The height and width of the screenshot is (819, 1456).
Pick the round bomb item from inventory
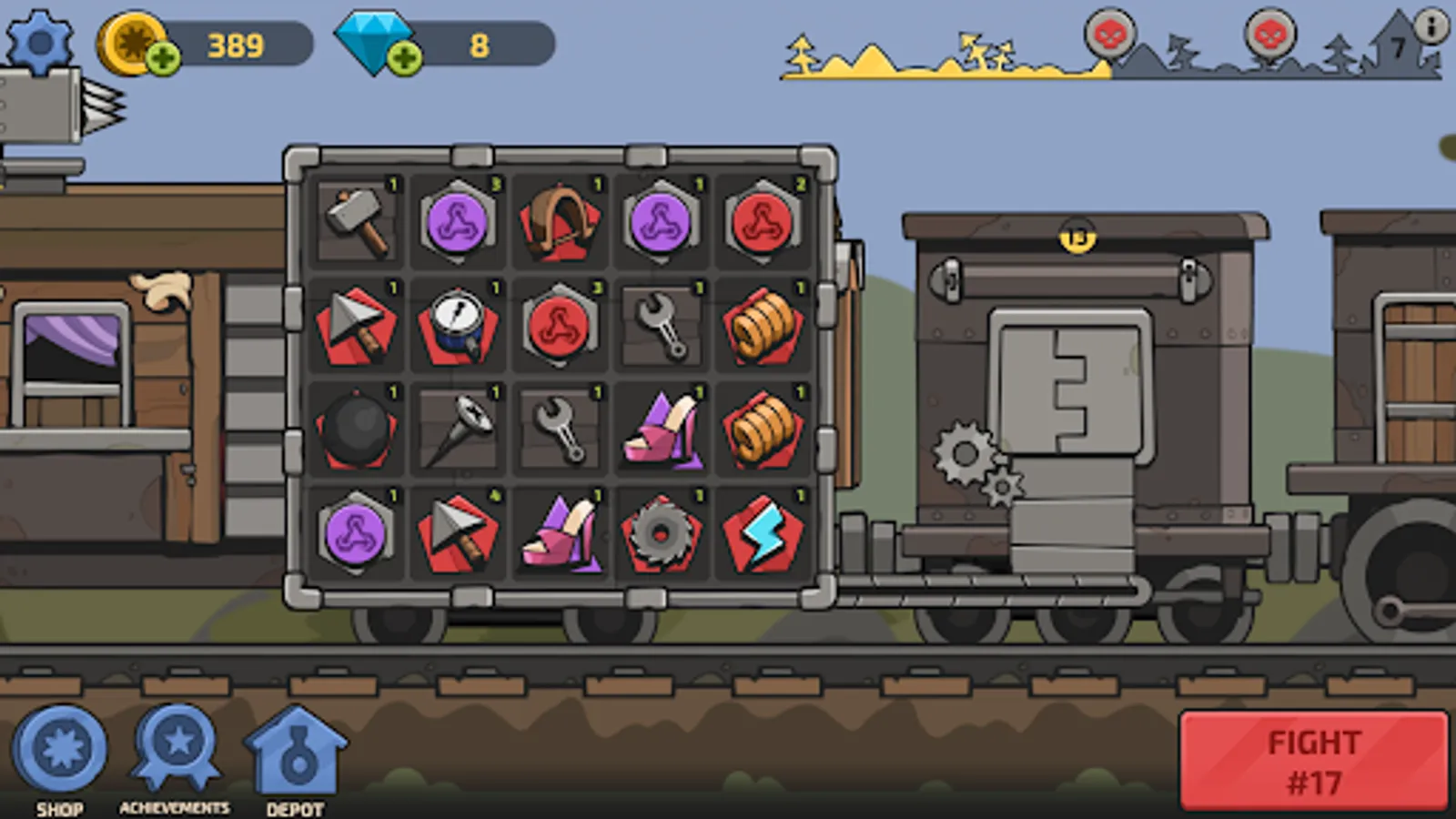point(355,430)
